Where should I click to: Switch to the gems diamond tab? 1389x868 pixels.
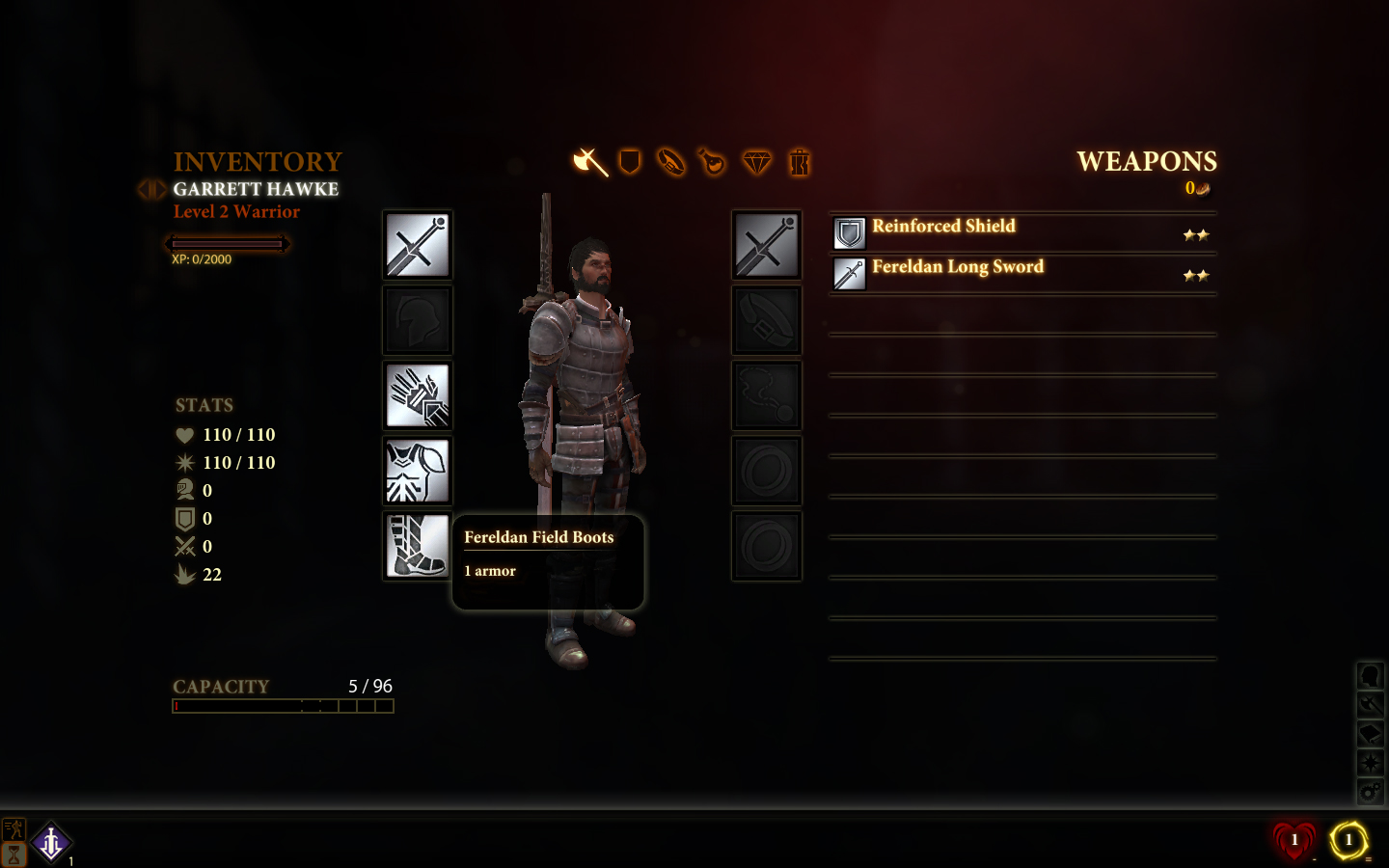[756, 162]
